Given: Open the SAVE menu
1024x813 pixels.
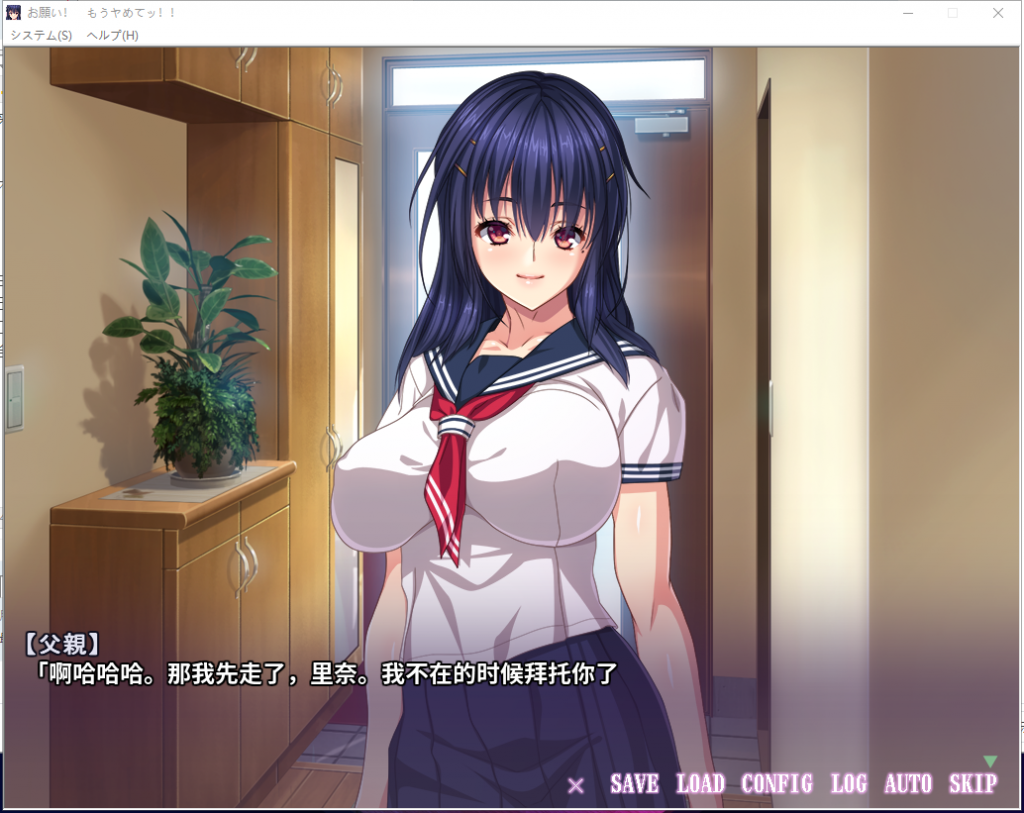Looking at the screenshot, I should (634, 784).
